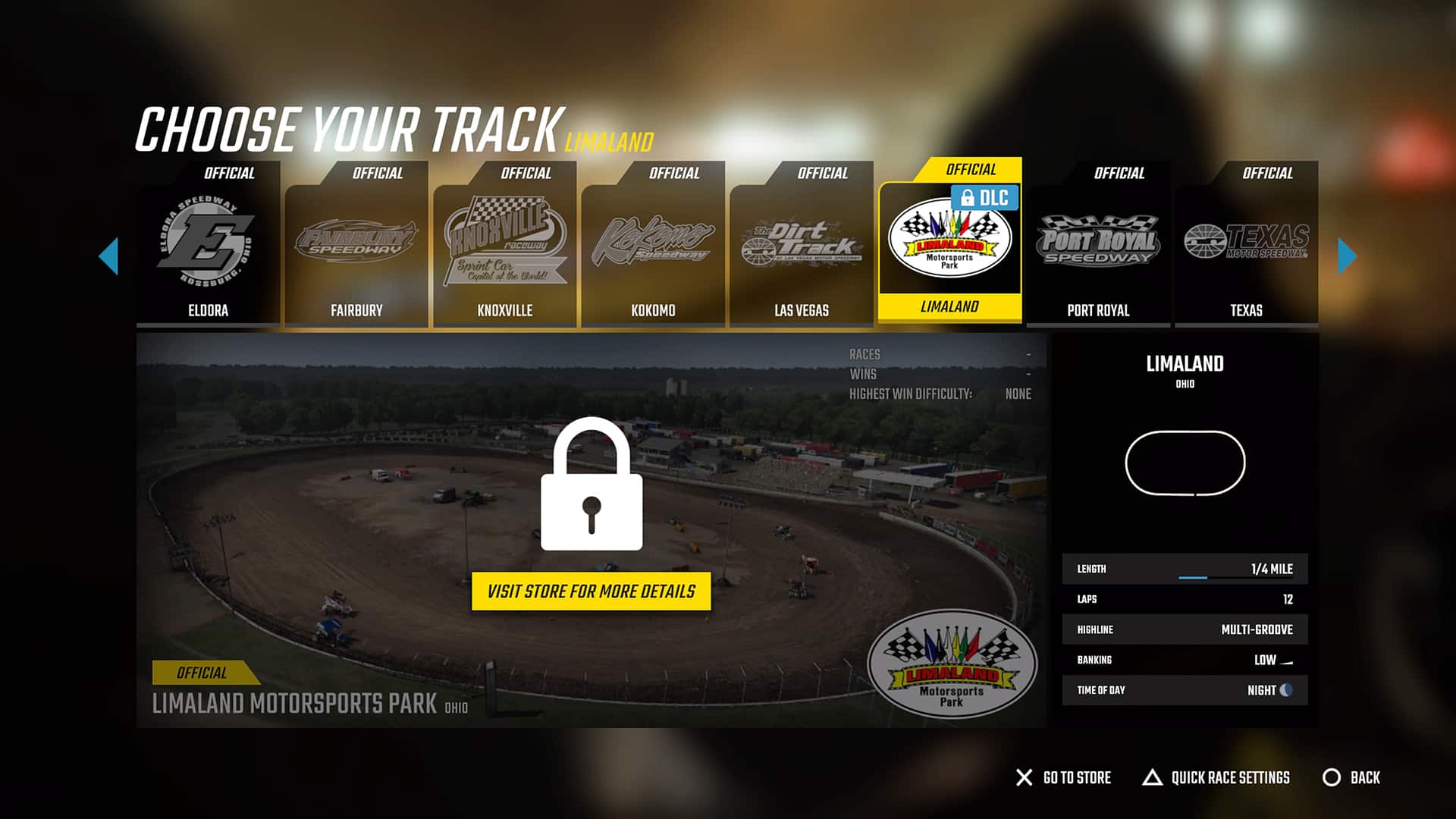Click Visit Store For More Details
1456x819 pixels.
(591, 592)
